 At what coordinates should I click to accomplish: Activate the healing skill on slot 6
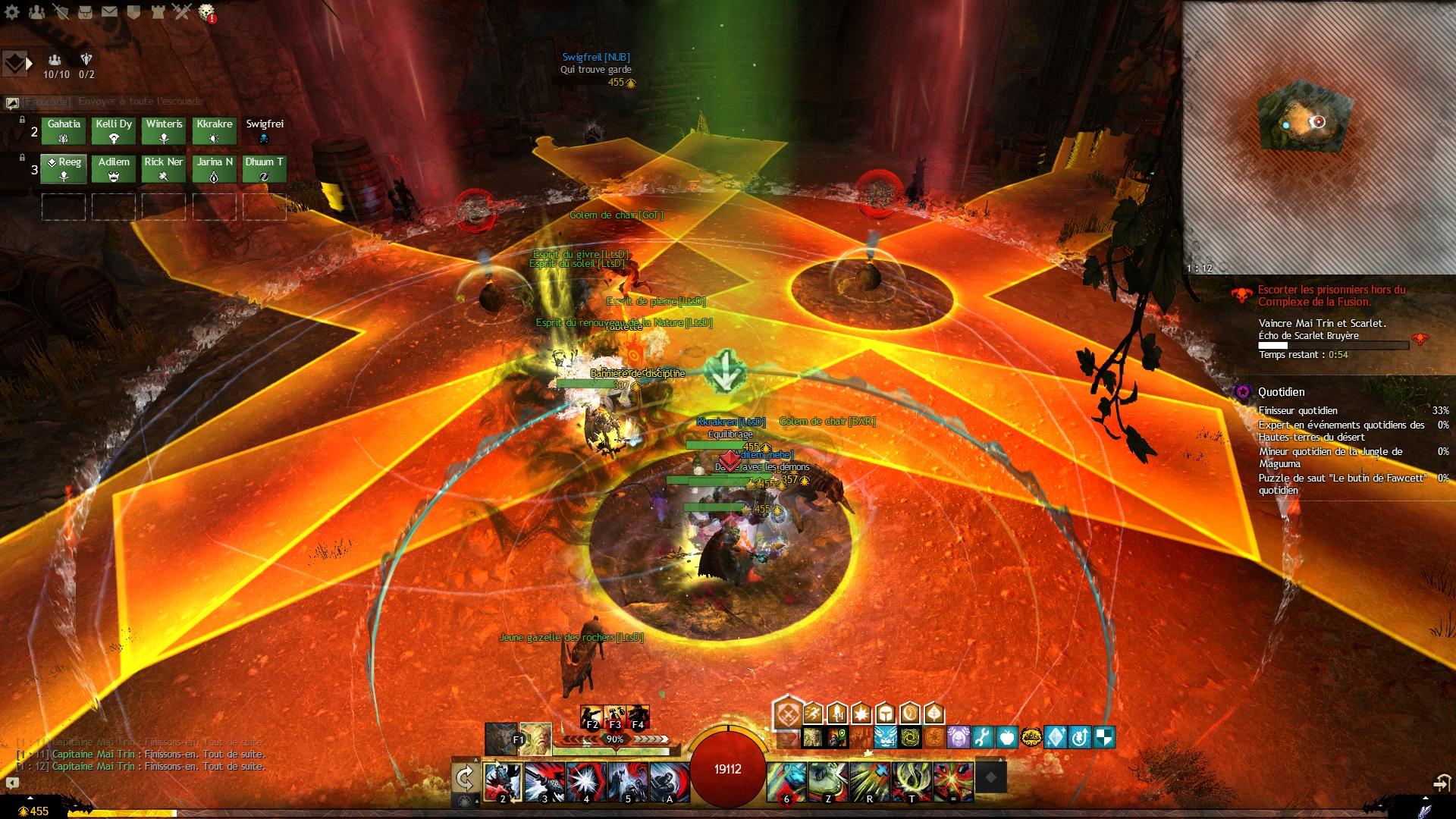tap(786, 780)
